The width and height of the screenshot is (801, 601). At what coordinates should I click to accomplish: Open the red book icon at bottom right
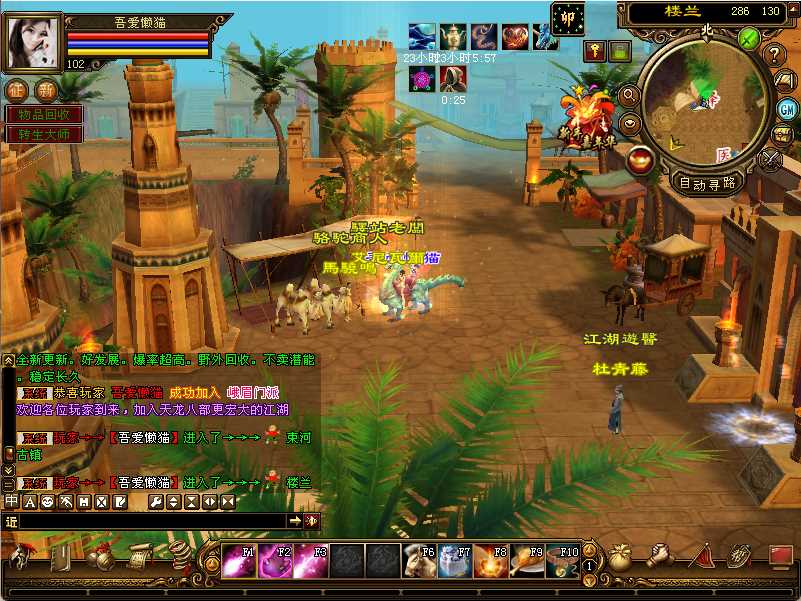pyautogui.click(x=780, y=556)
